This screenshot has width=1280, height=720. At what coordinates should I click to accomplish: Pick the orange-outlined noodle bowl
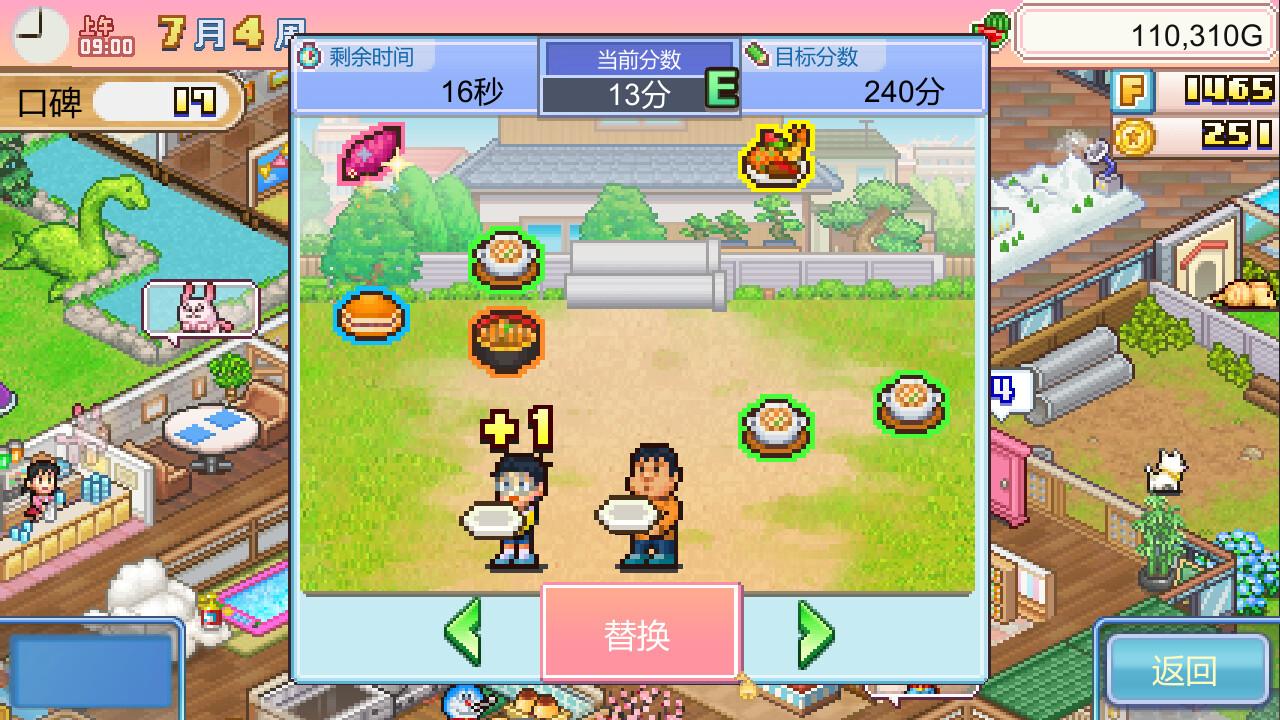click(x=508, y=339)
